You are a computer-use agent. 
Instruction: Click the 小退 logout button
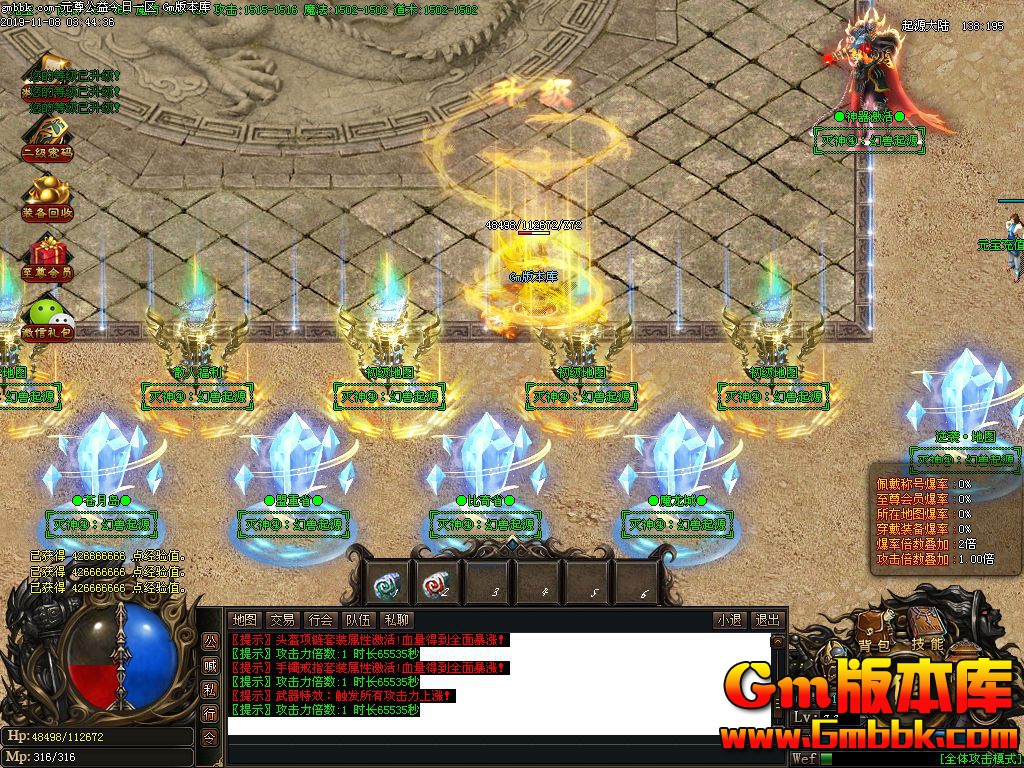(729, 620)
